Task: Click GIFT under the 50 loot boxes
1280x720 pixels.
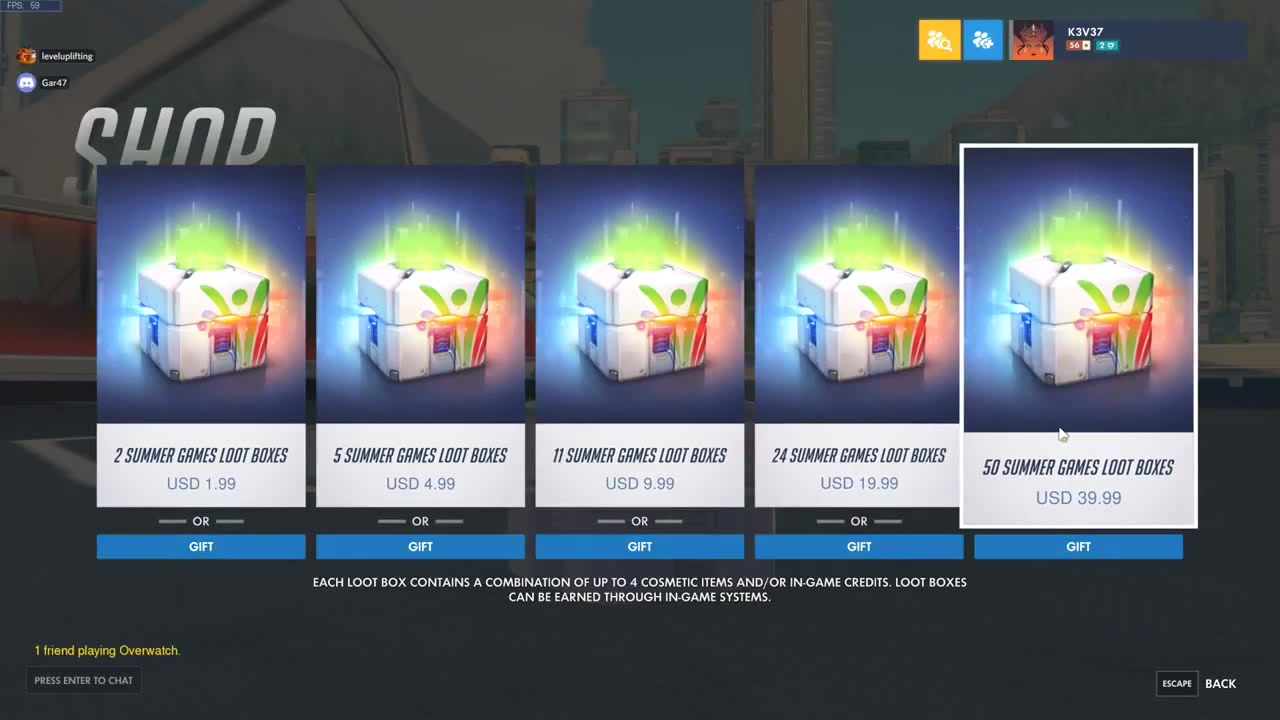Action: tap(1078, 546)
